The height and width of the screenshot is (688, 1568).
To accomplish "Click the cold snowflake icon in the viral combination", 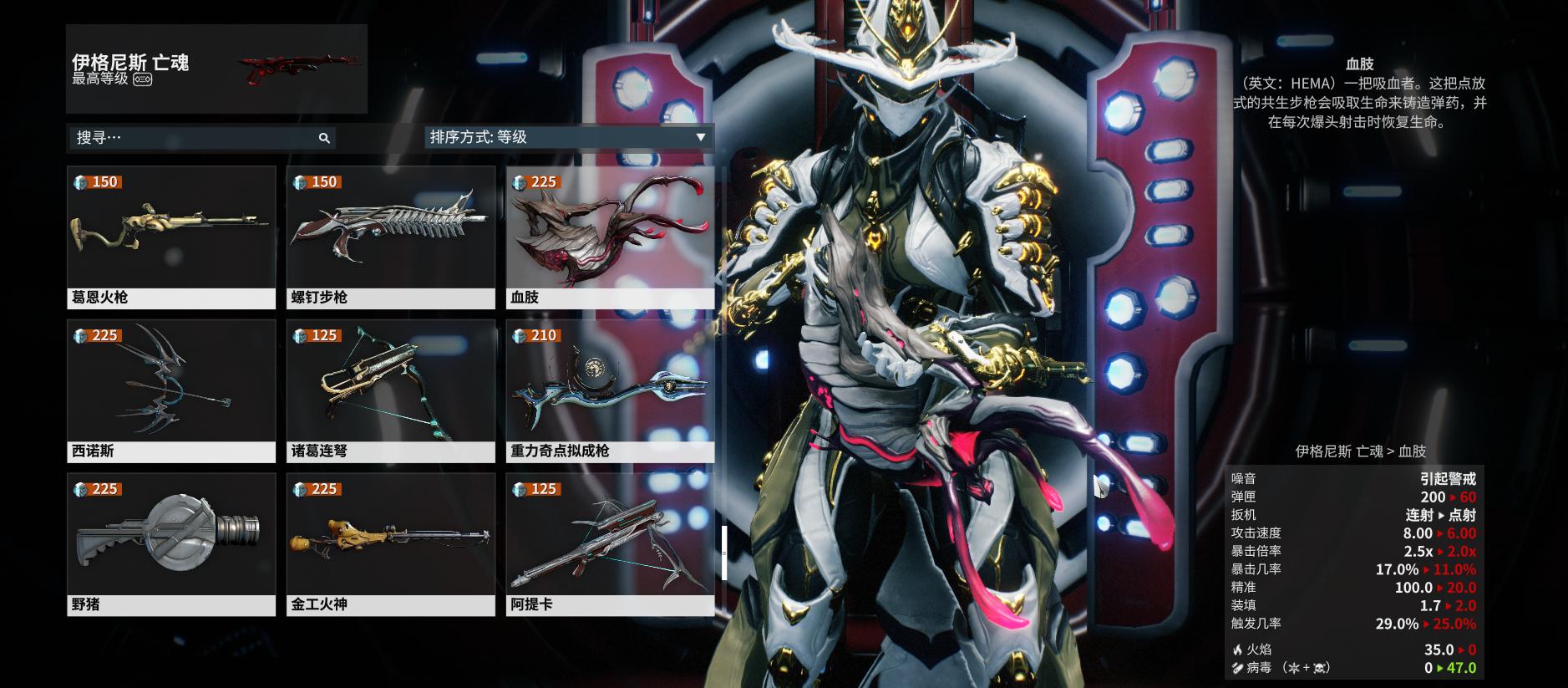I will [x=1295, y=668].
